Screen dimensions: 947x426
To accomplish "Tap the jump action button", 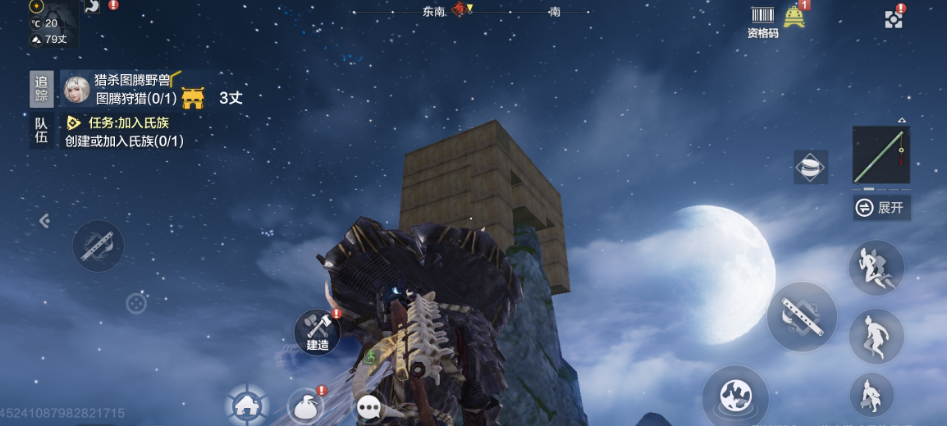I will coord(876,266).
